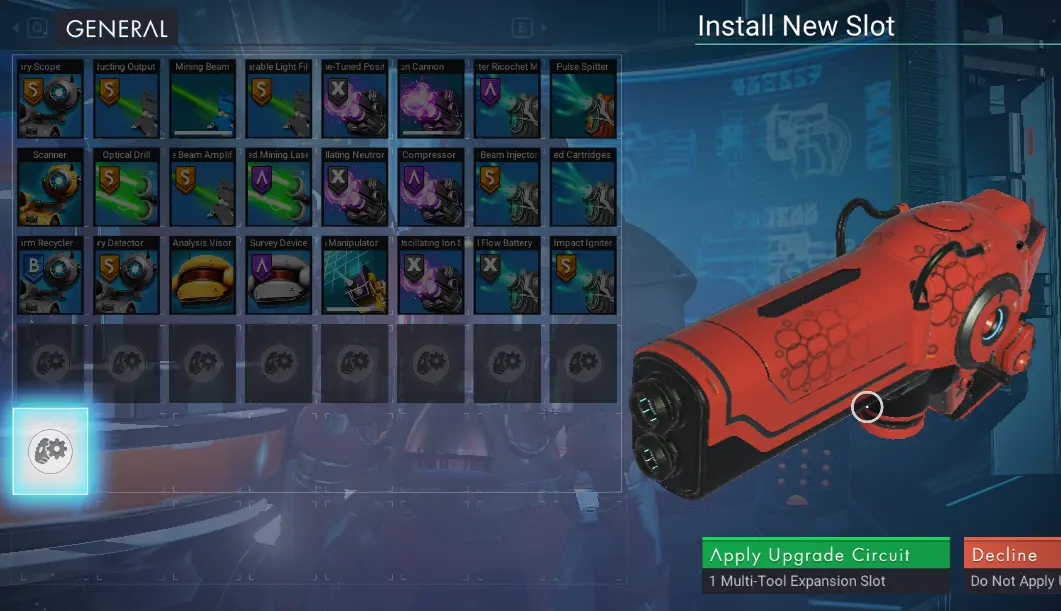The width and height of the screenshot is (1061, 611).
Task: Choose the Light Filter upgrade slot
Action: point(278,100)
